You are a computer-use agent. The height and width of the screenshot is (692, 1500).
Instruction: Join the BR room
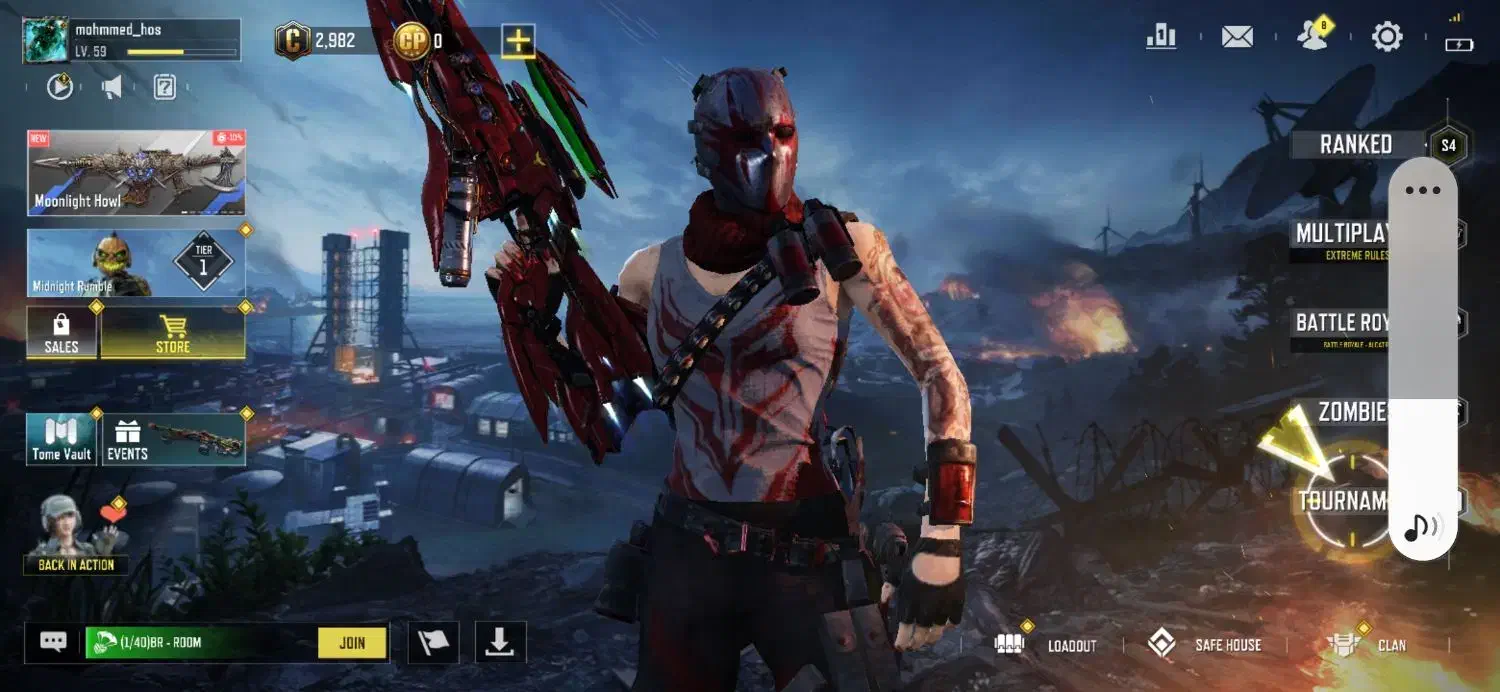(x=352, y=643)
